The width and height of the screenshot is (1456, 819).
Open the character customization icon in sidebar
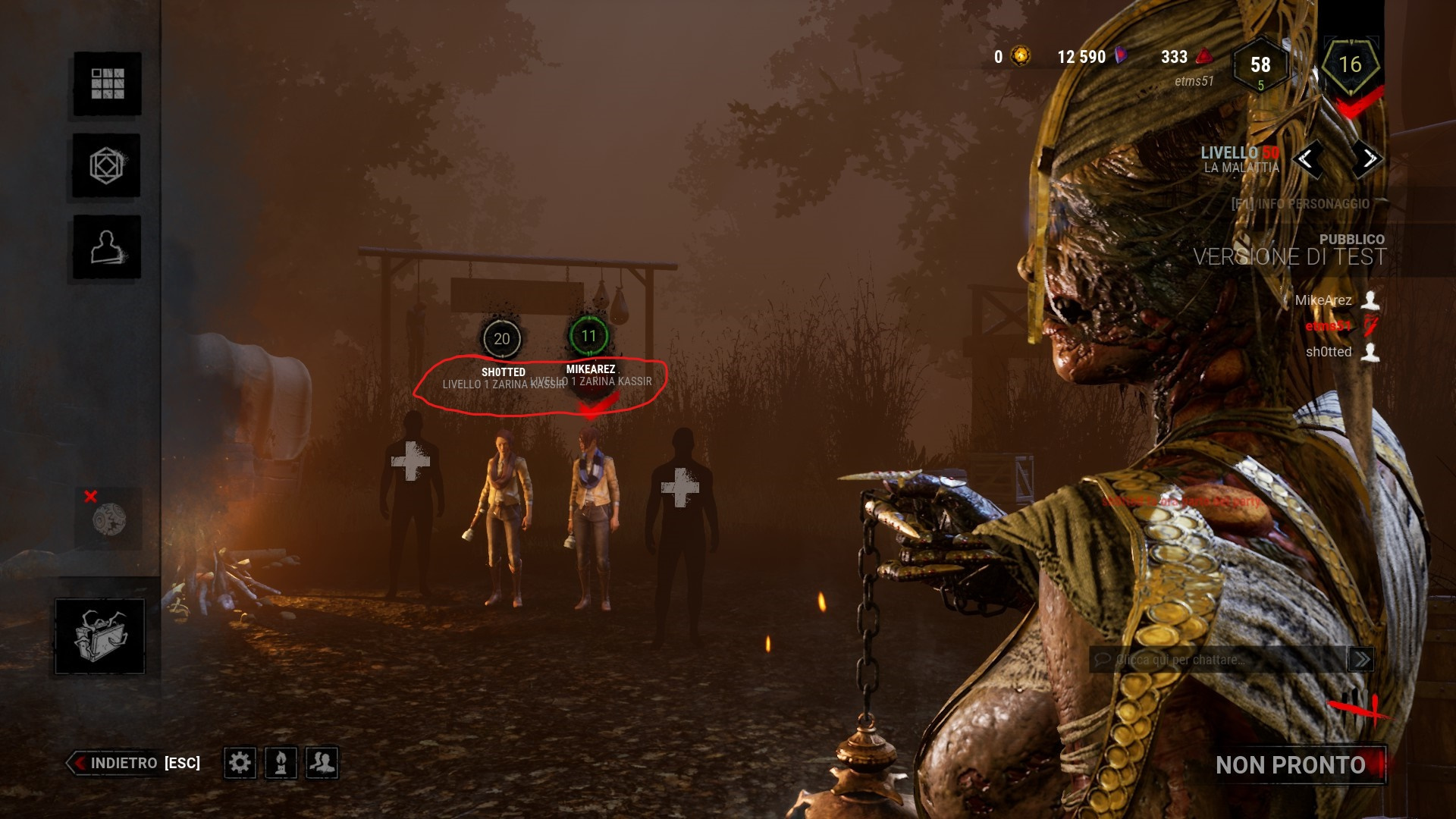(106, 248)
